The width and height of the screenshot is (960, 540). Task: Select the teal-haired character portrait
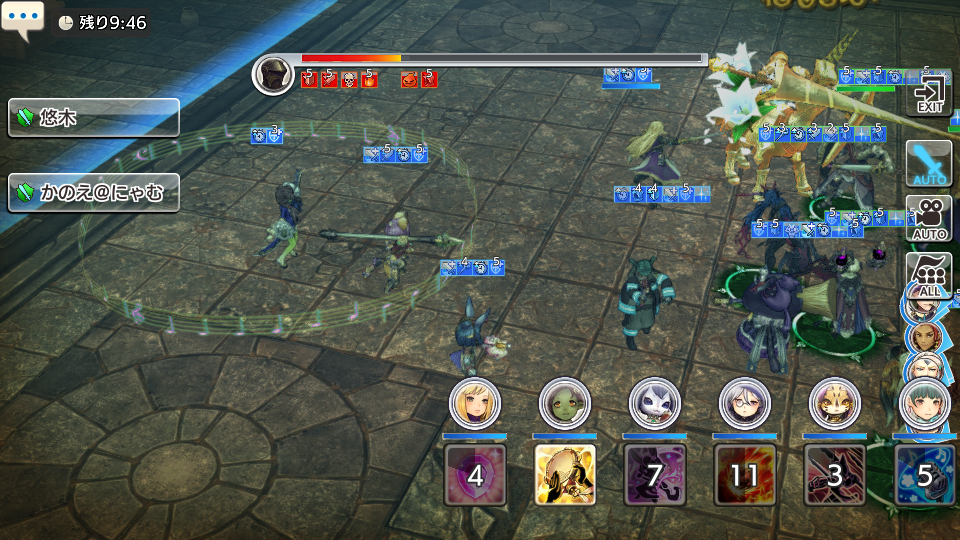(x=923, y=403)
